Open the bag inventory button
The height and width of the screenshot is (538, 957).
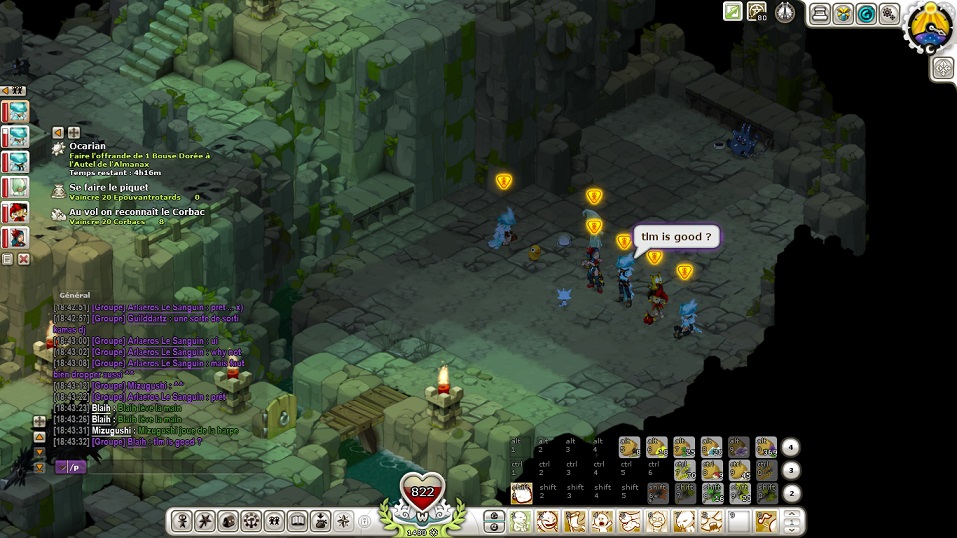[228, 521]
